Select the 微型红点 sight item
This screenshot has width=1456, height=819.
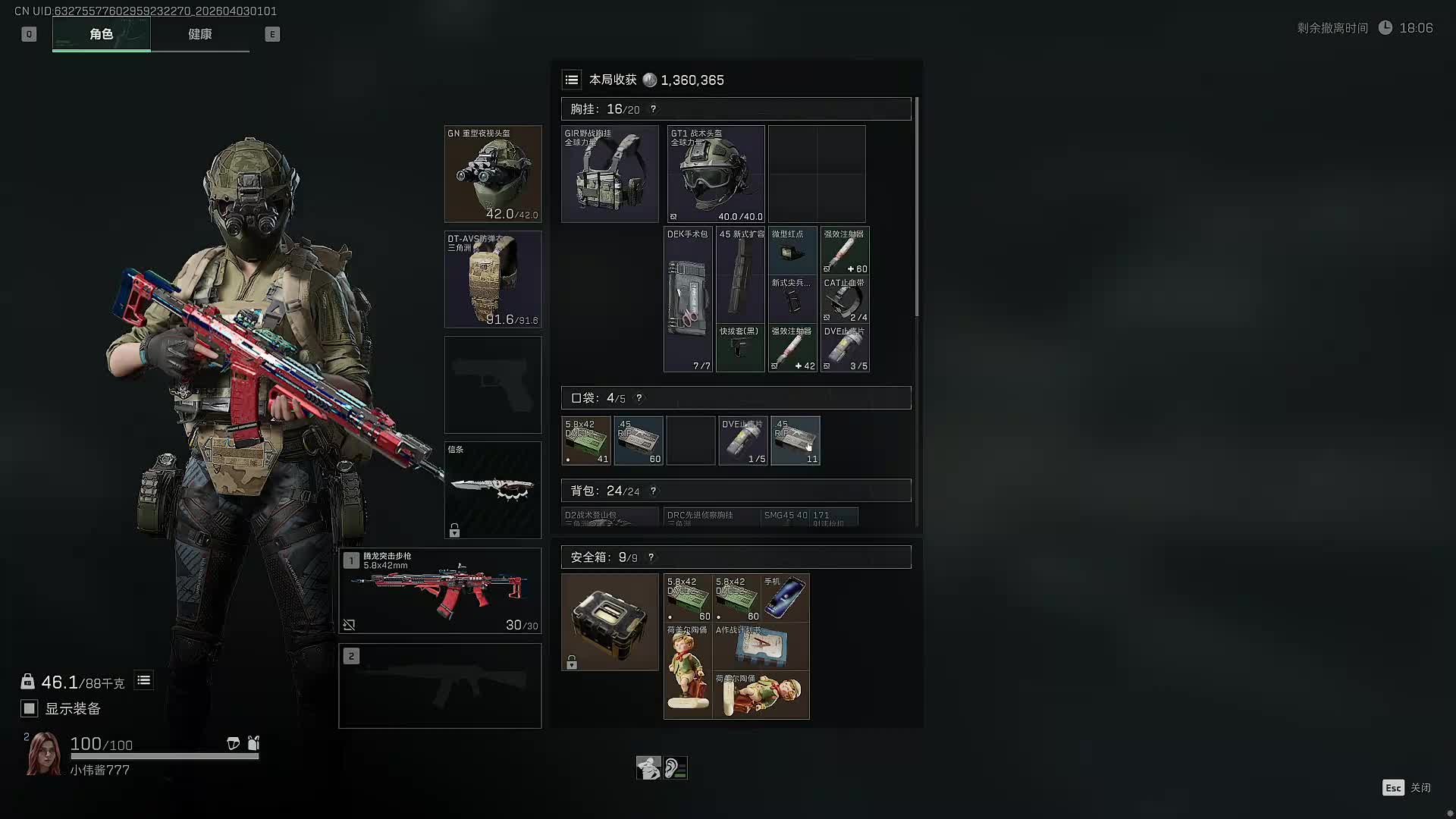(792, 250)
